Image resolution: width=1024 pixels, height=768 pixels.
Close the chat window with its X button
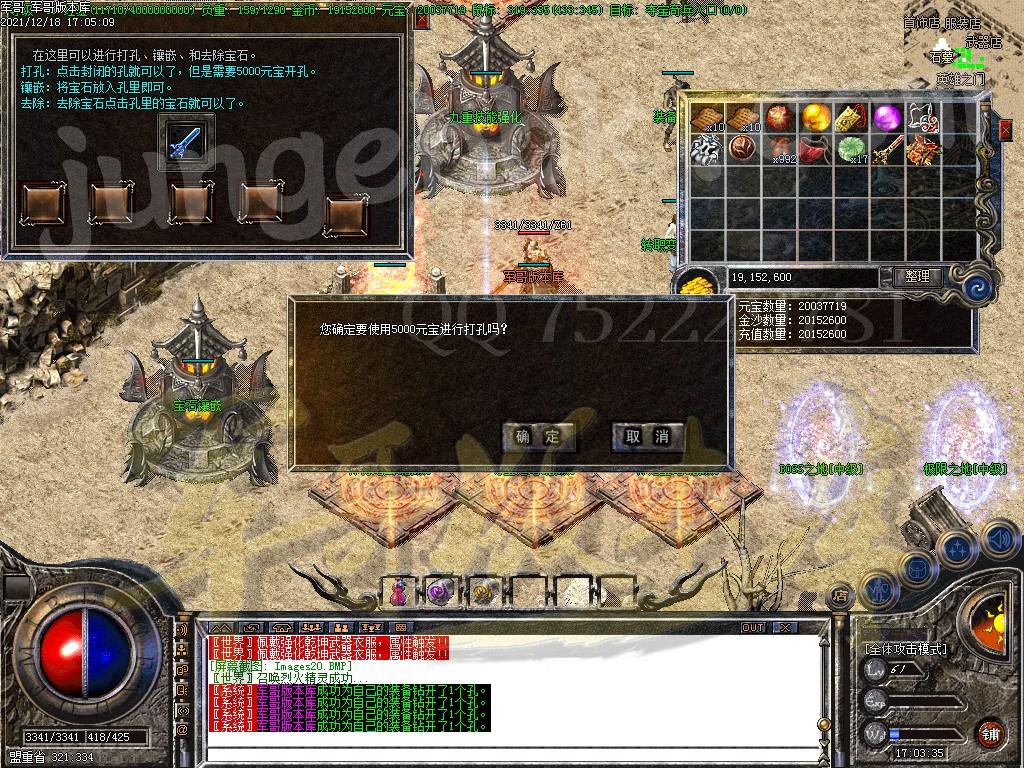[784, 628]
